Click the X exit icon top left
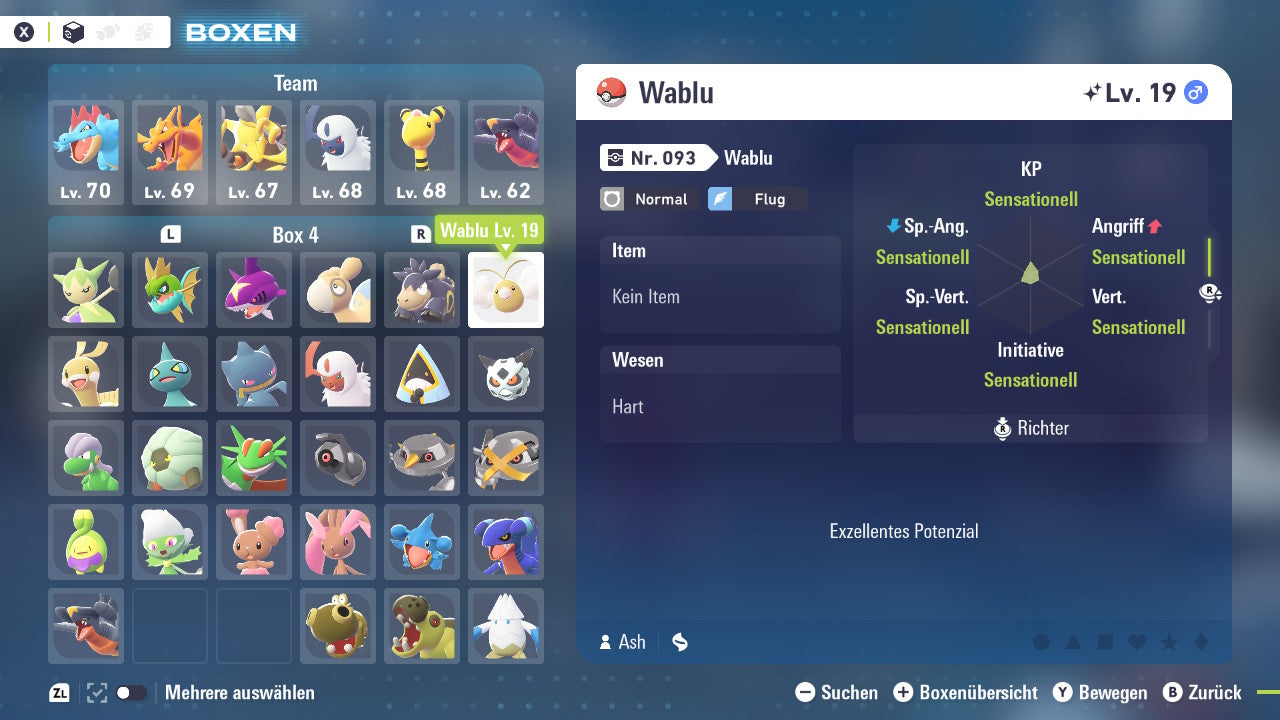The height and width of the screenshot is (720, 1280). (25, 31)
